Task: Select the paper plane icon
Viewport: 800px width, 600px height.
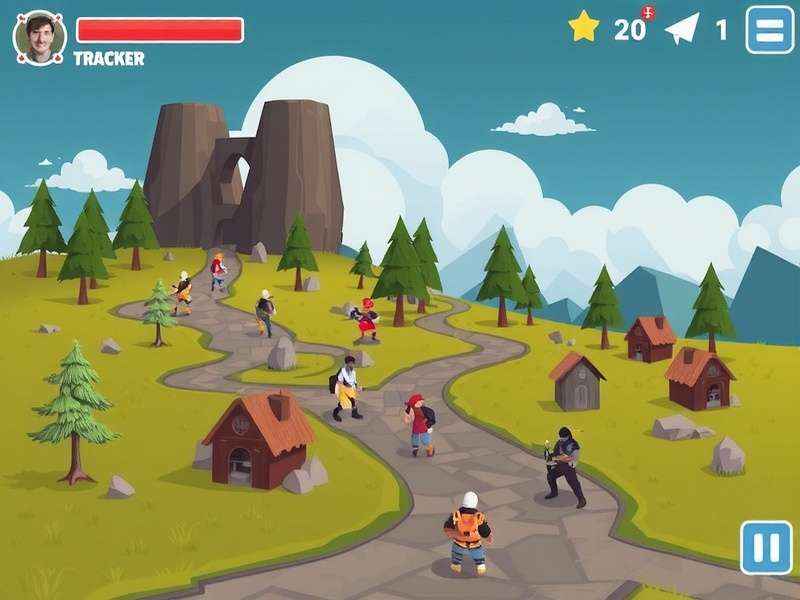Action: click(682, 28)
